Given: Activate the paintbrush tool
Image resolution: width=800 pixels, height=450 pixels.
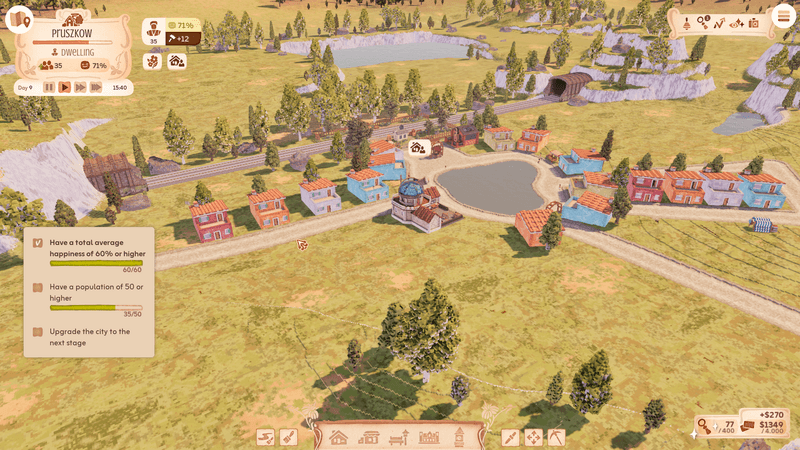Looking at the screenshot, I should [287, 437].
